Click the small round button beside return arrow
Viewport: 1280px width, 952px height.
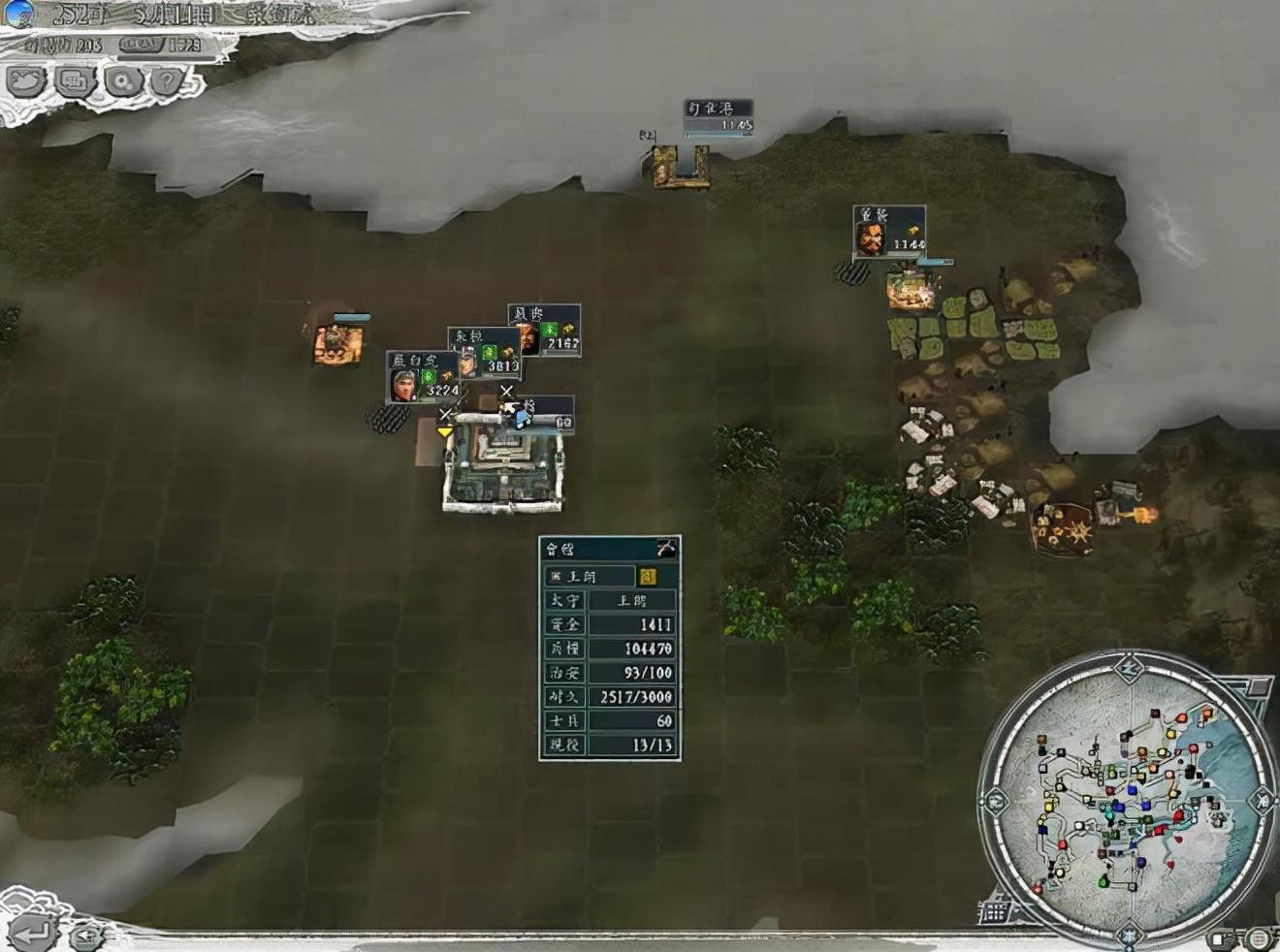(87, 936)
